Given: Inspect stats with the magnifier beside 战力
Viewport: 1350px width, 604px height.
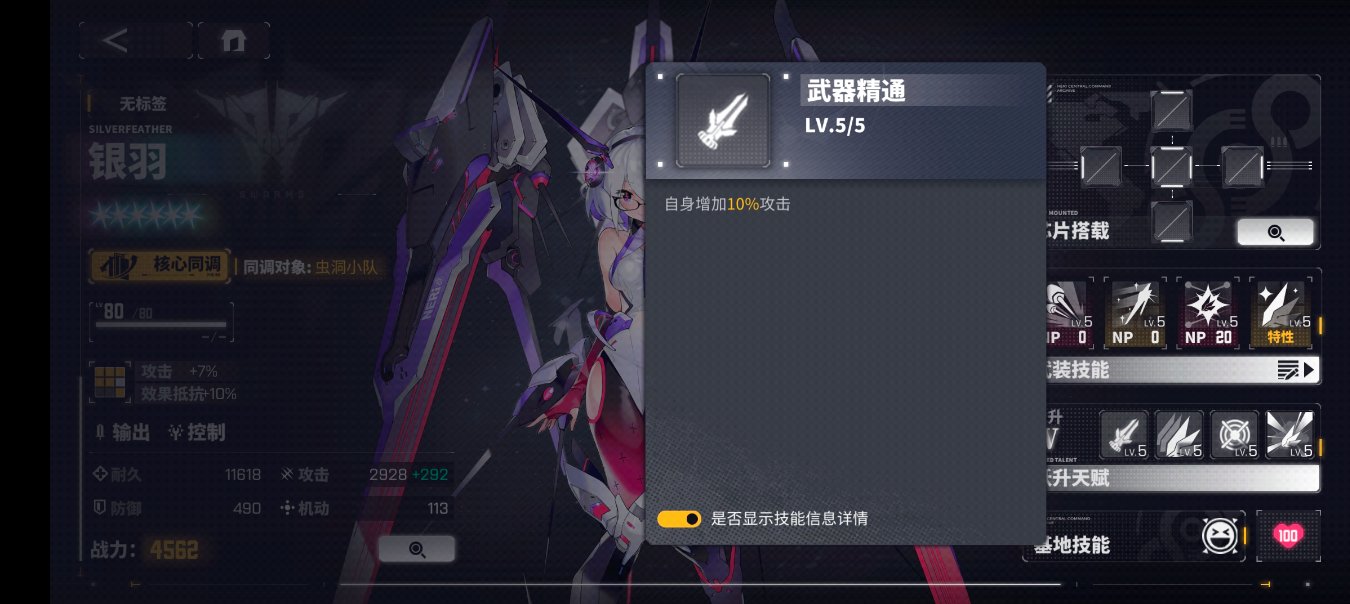Looking at the screenshot, I should tap(417, 549).
